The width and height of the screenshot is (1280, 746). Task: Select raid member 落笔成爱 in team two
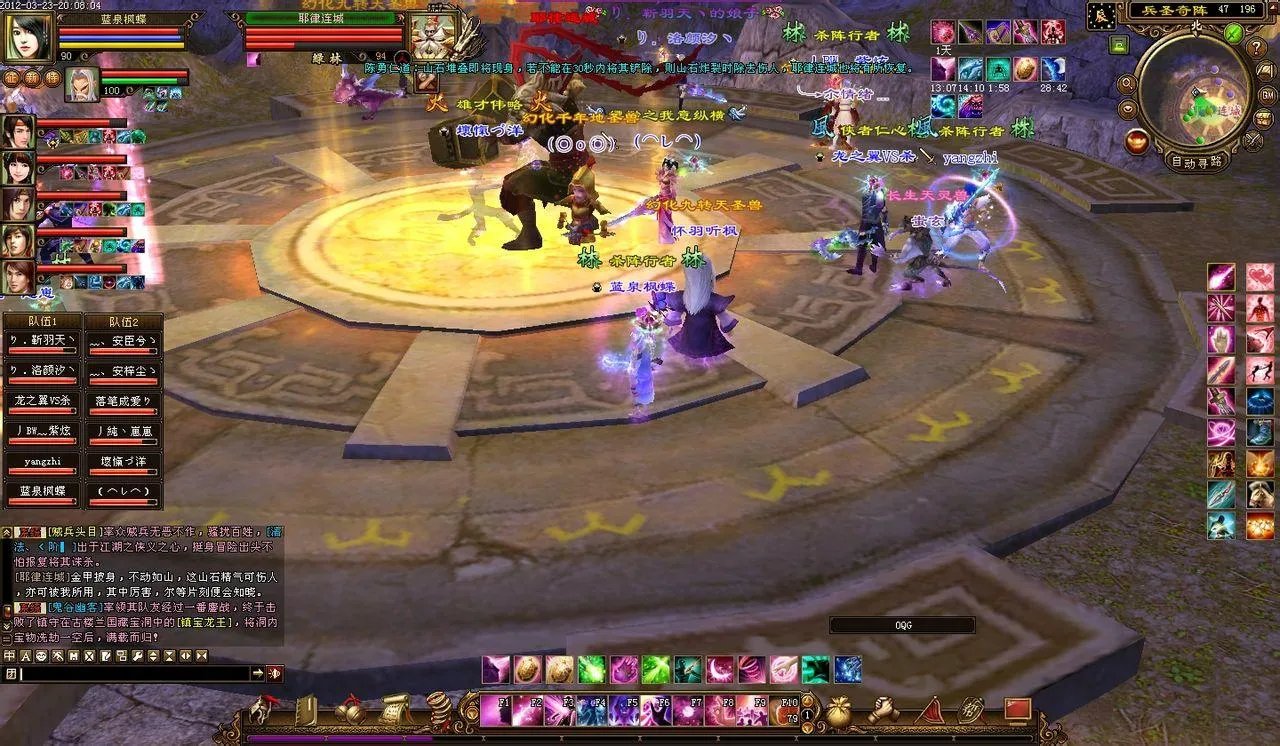(x=123, y=402)
